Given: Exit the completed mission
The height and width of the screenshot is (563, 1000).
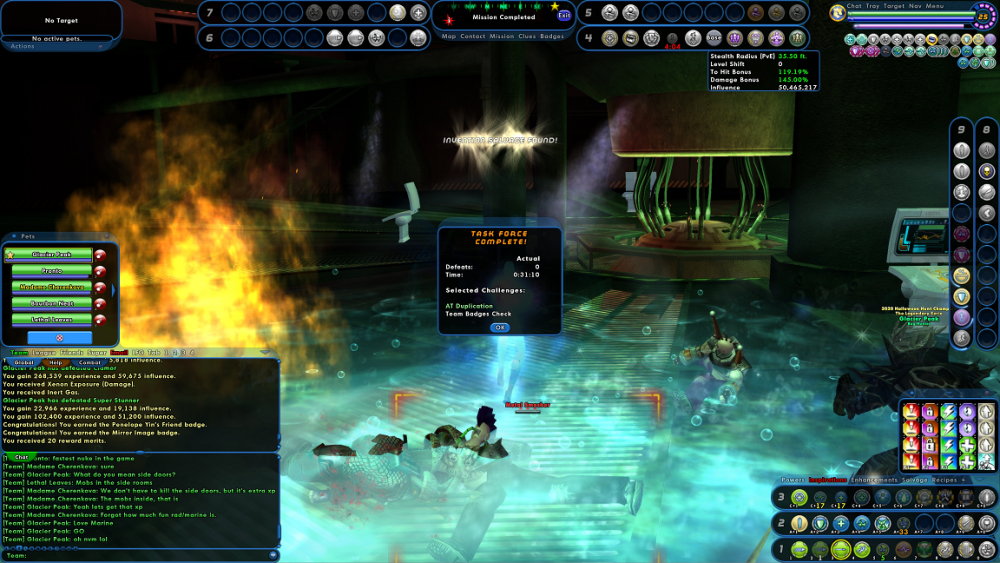Looking at the screenshot, I should coord(565,16).
